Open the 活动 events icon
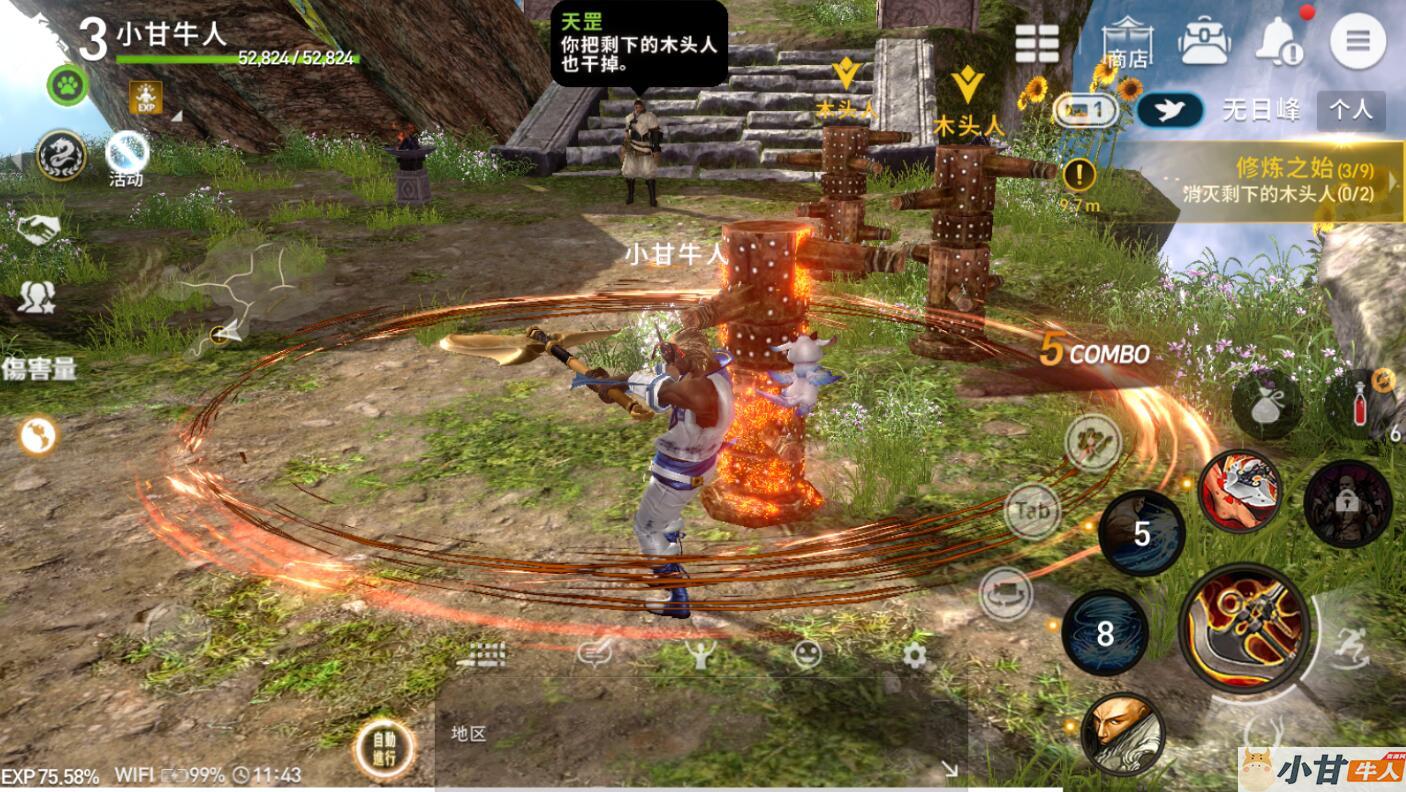This screenshot has width=1406, height=792. click(x=126, y=158)
